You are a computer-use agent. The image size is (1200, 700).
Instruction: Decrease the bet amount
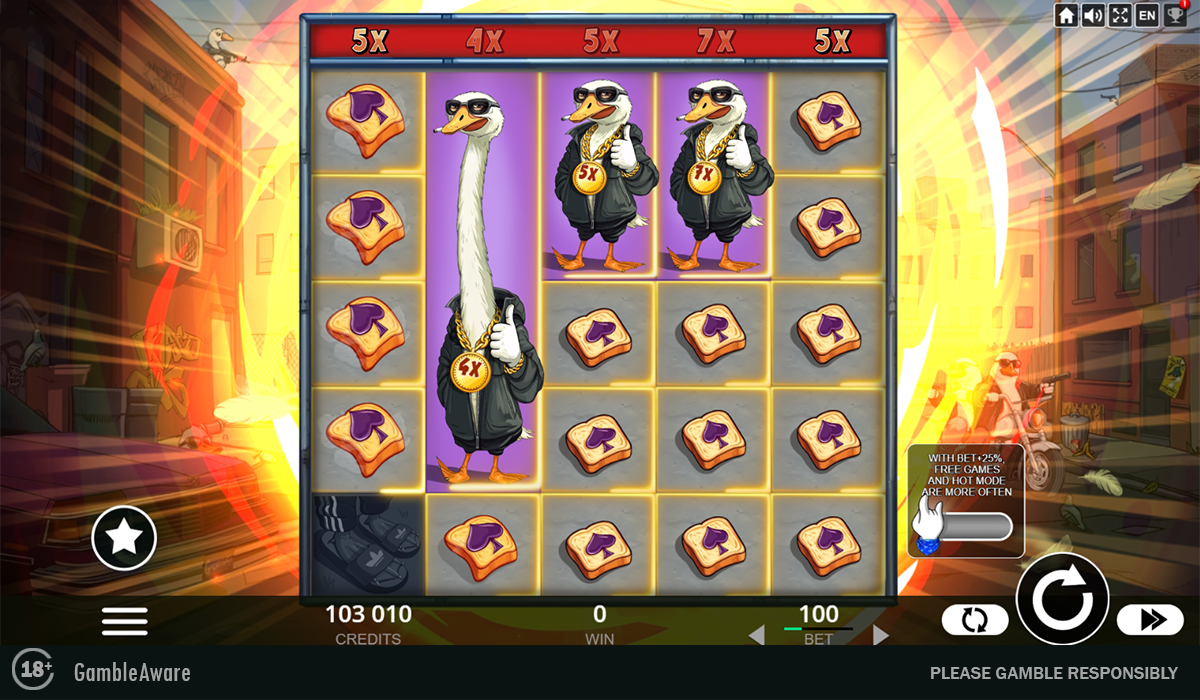tap(757, 635)
